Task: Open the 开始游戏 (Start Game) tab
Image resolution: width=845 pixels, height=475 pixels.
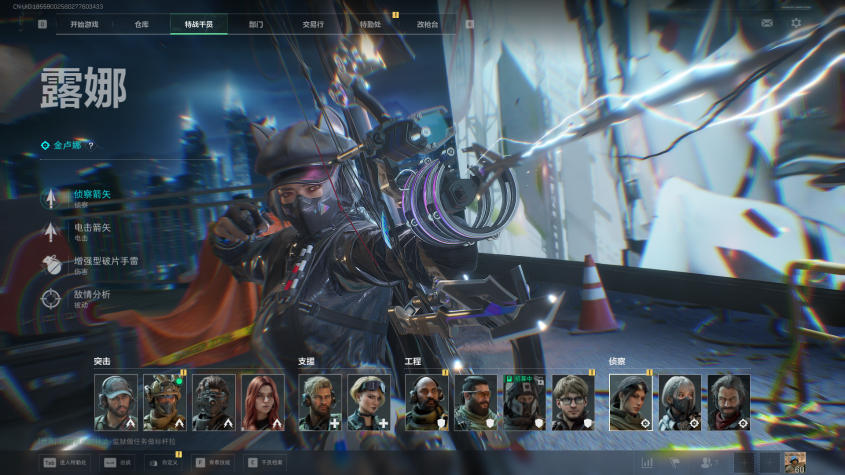Action: (83, 24)
